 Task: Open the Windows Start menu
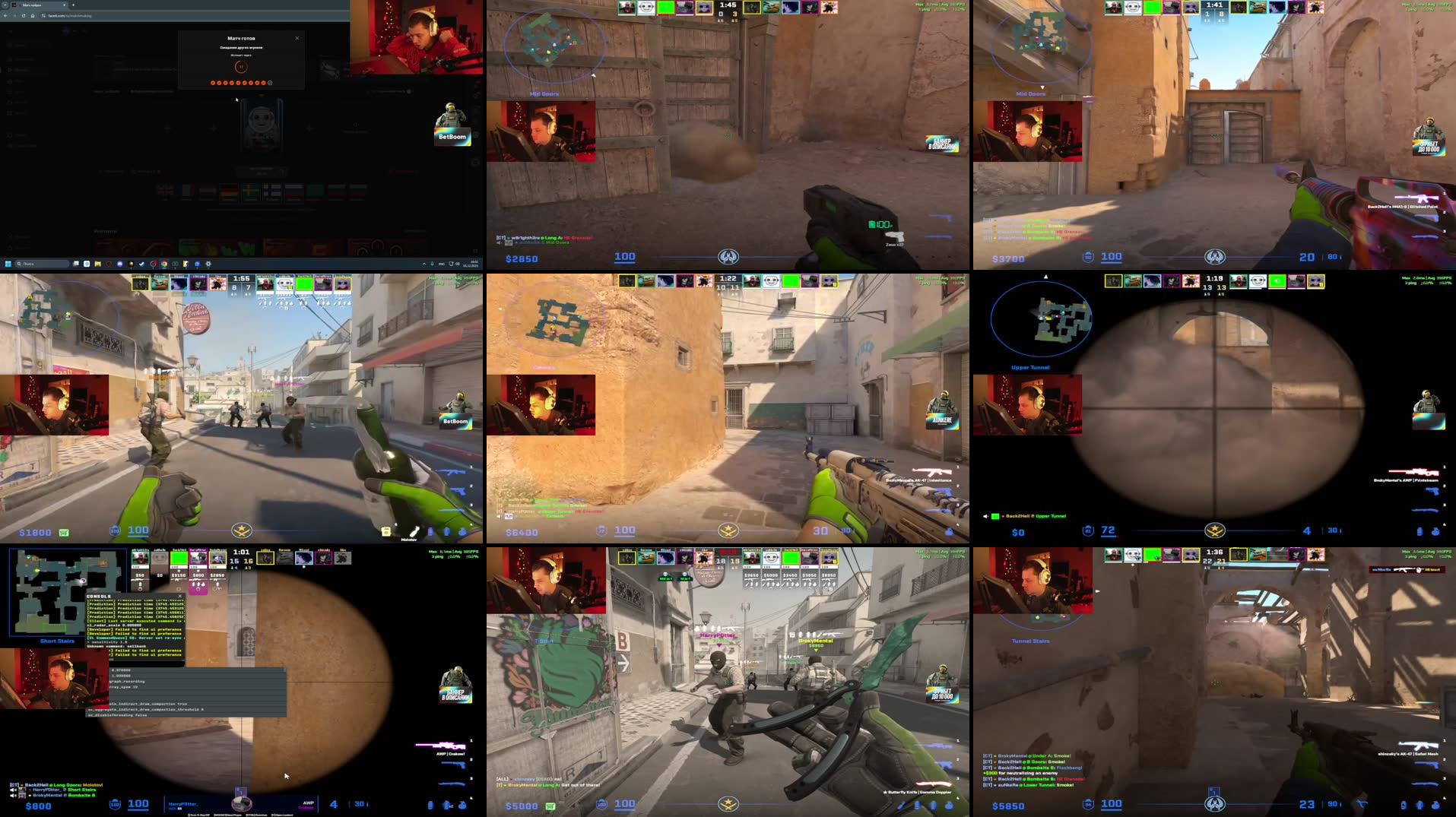(x=8, y=264)
